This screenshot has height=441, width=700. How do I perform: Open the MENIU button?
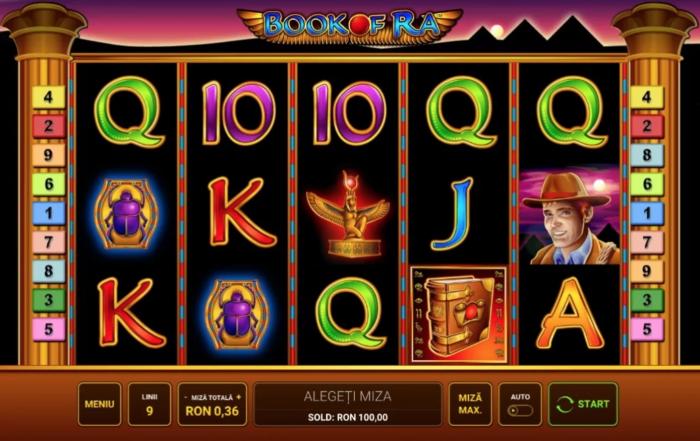coord(99,404)
